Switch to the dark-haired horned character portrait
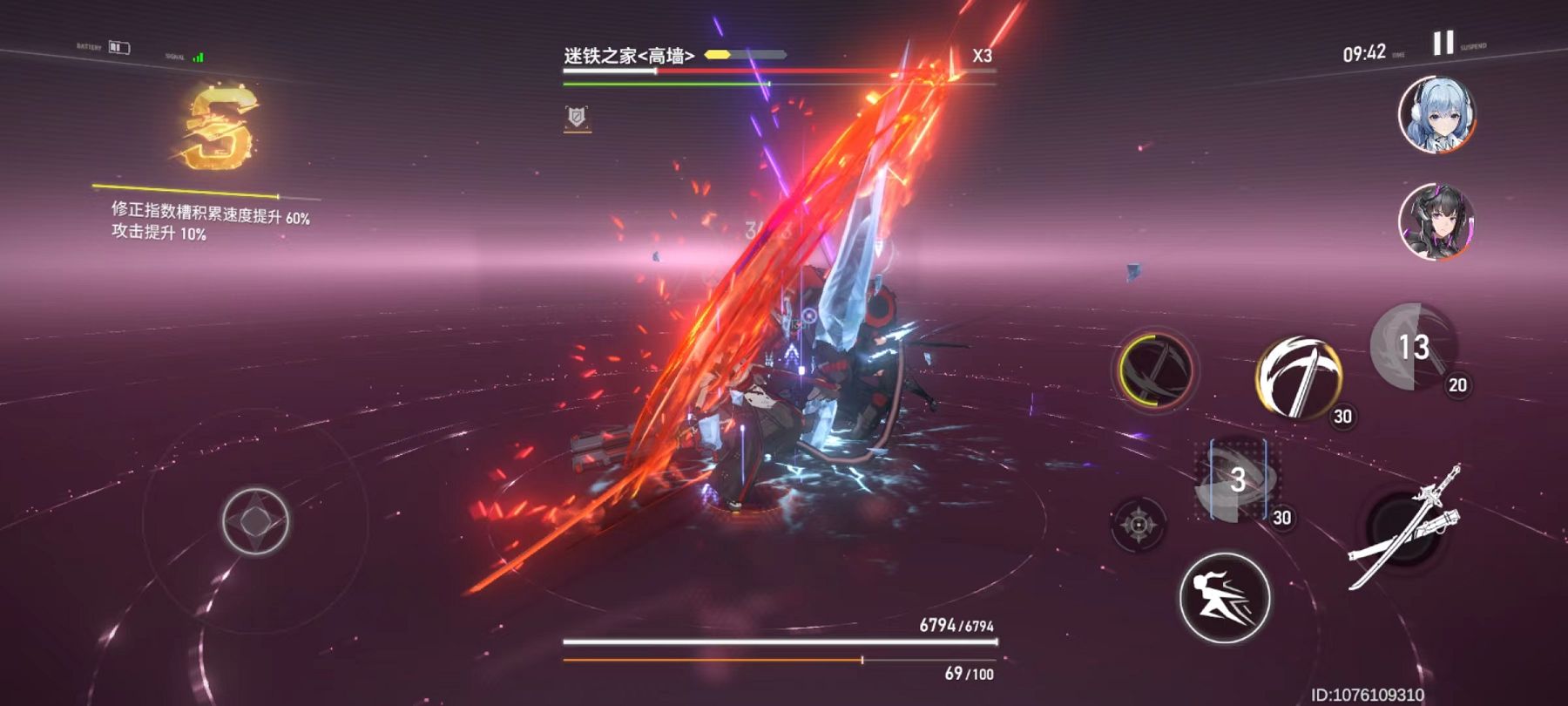Screen dimensions: 1568x706 (x=1436, y=221)
